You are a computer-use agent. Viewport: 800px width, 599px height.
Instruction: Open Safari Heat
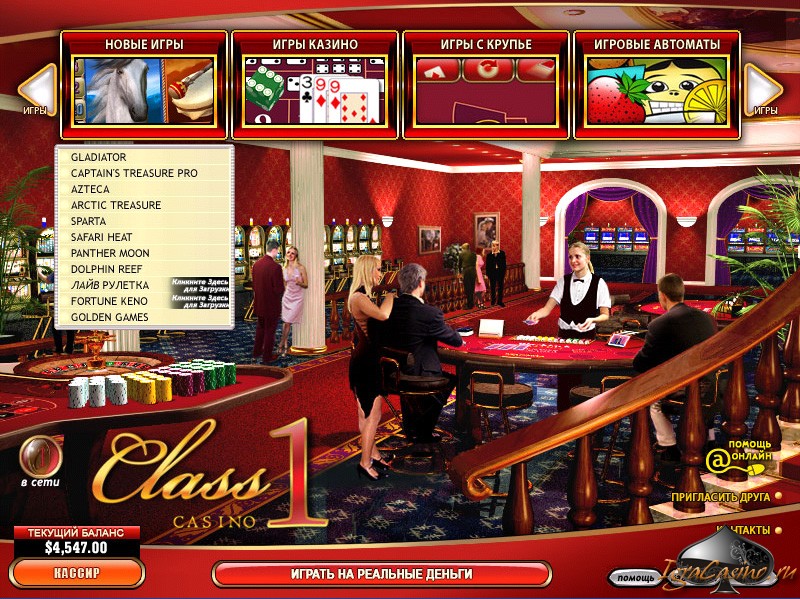point(102,237)
